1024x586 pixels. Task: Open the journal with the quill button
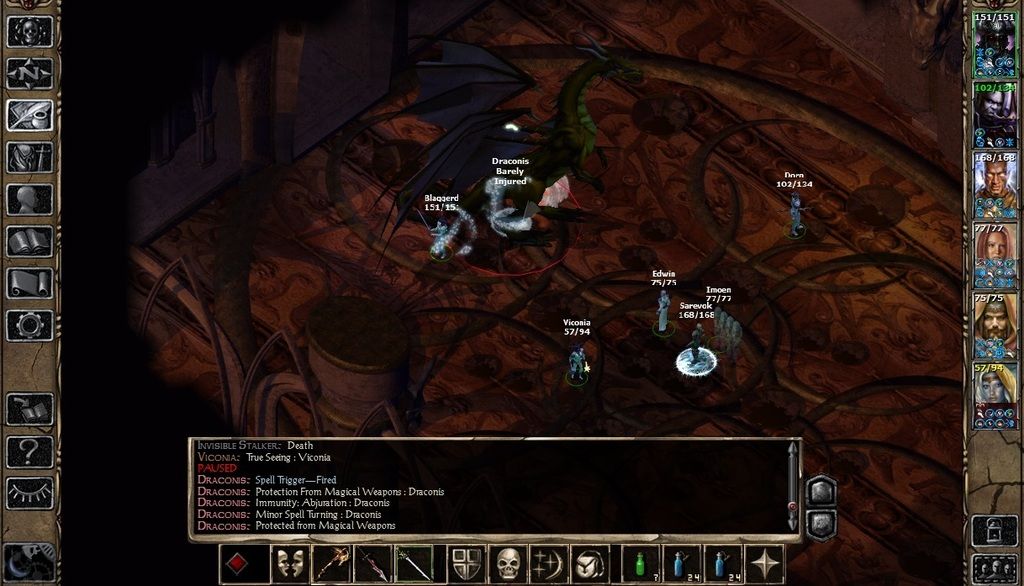pyautogui.click(x=29, y=115)
